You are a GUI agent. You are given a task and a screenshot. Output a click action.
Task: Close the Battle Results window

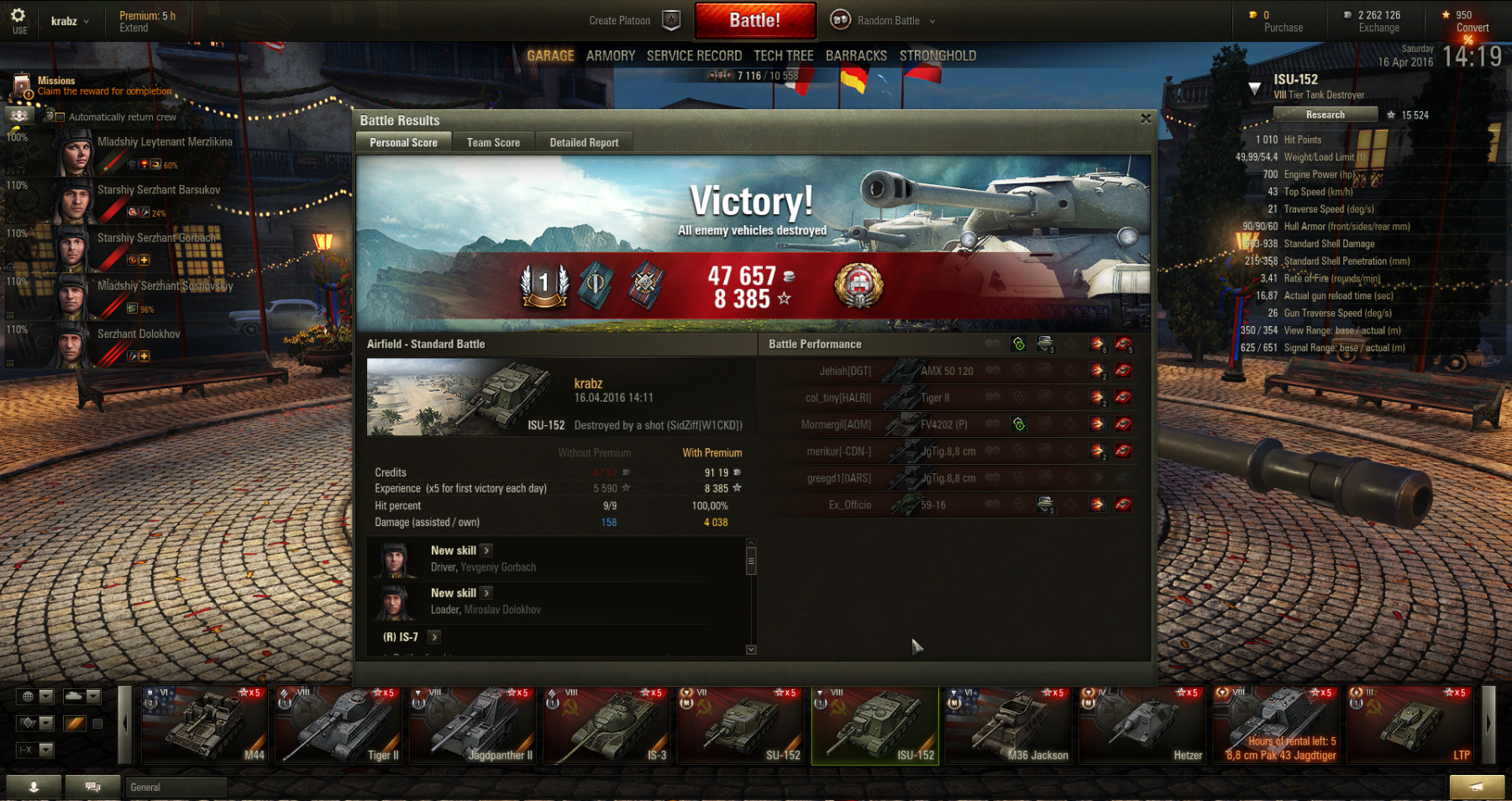(x=1146, y=119)
